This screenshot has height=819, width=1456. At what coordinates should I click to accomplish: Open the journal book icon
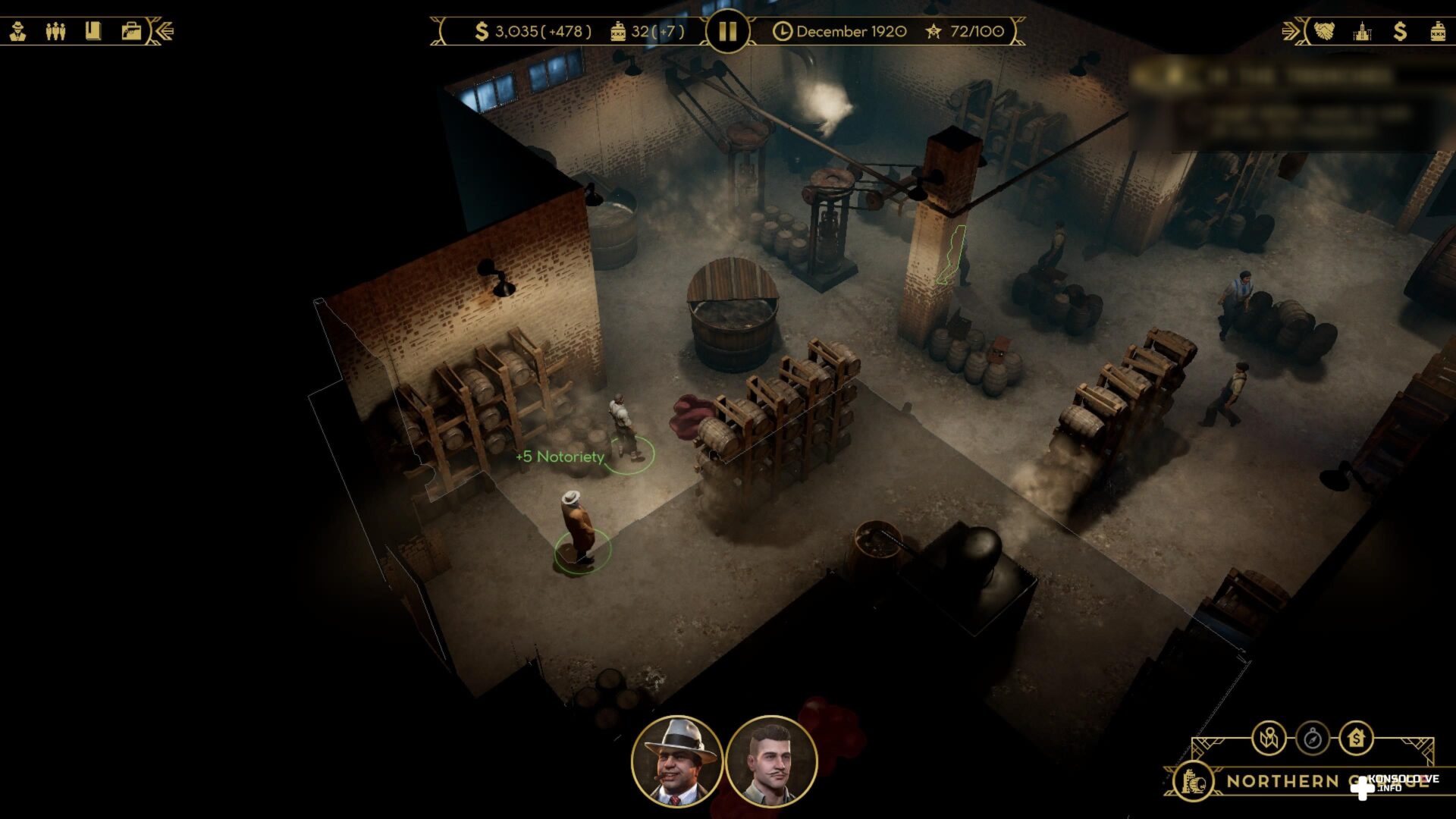click(93, 31)
